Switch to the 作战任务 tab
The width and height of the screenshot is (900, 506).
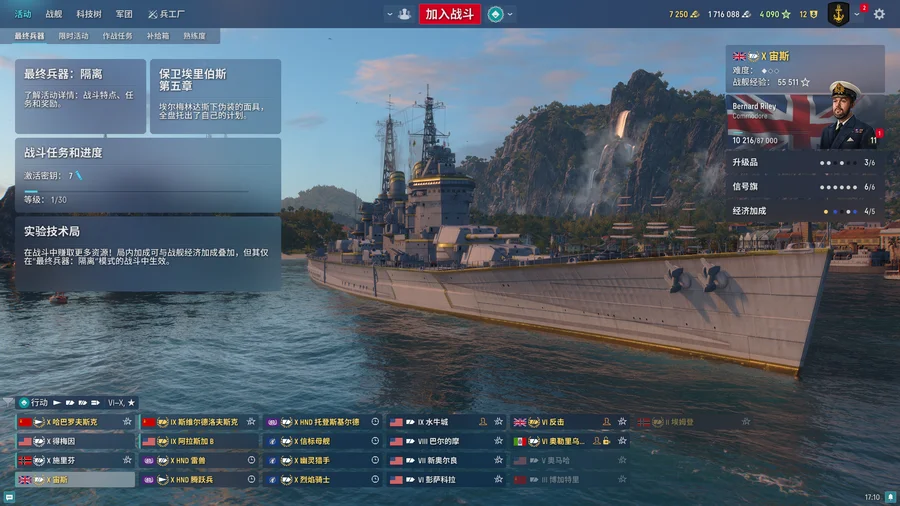(117, 36)
